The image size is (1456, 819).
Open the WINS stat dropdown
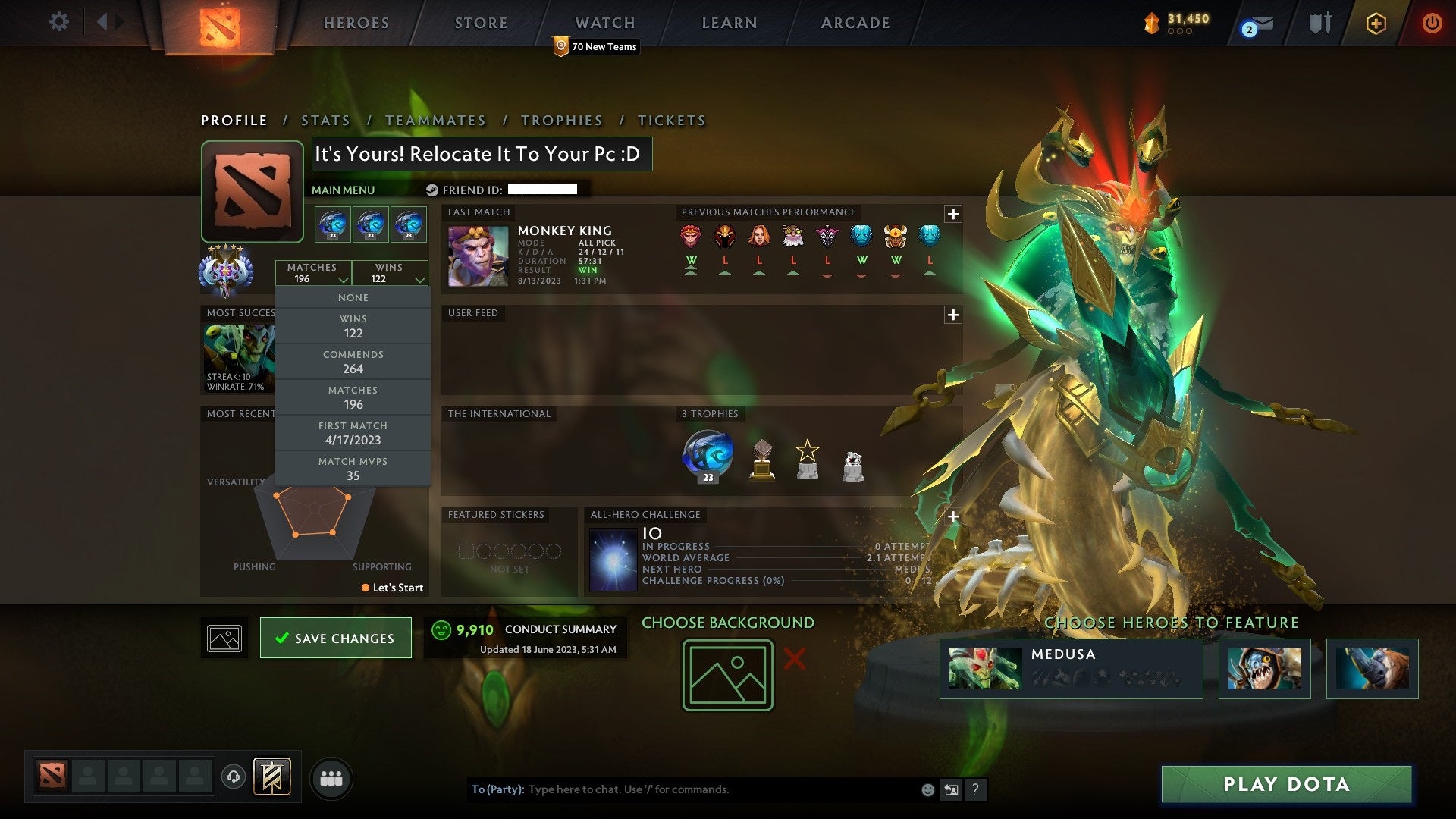click(389, 273)
